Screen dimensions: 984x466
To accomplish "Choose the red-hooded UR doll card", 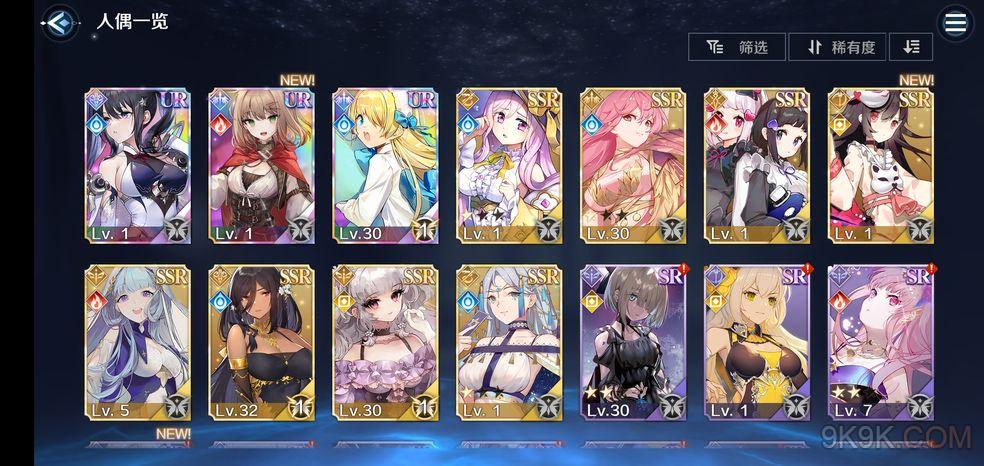I will 262,165.
